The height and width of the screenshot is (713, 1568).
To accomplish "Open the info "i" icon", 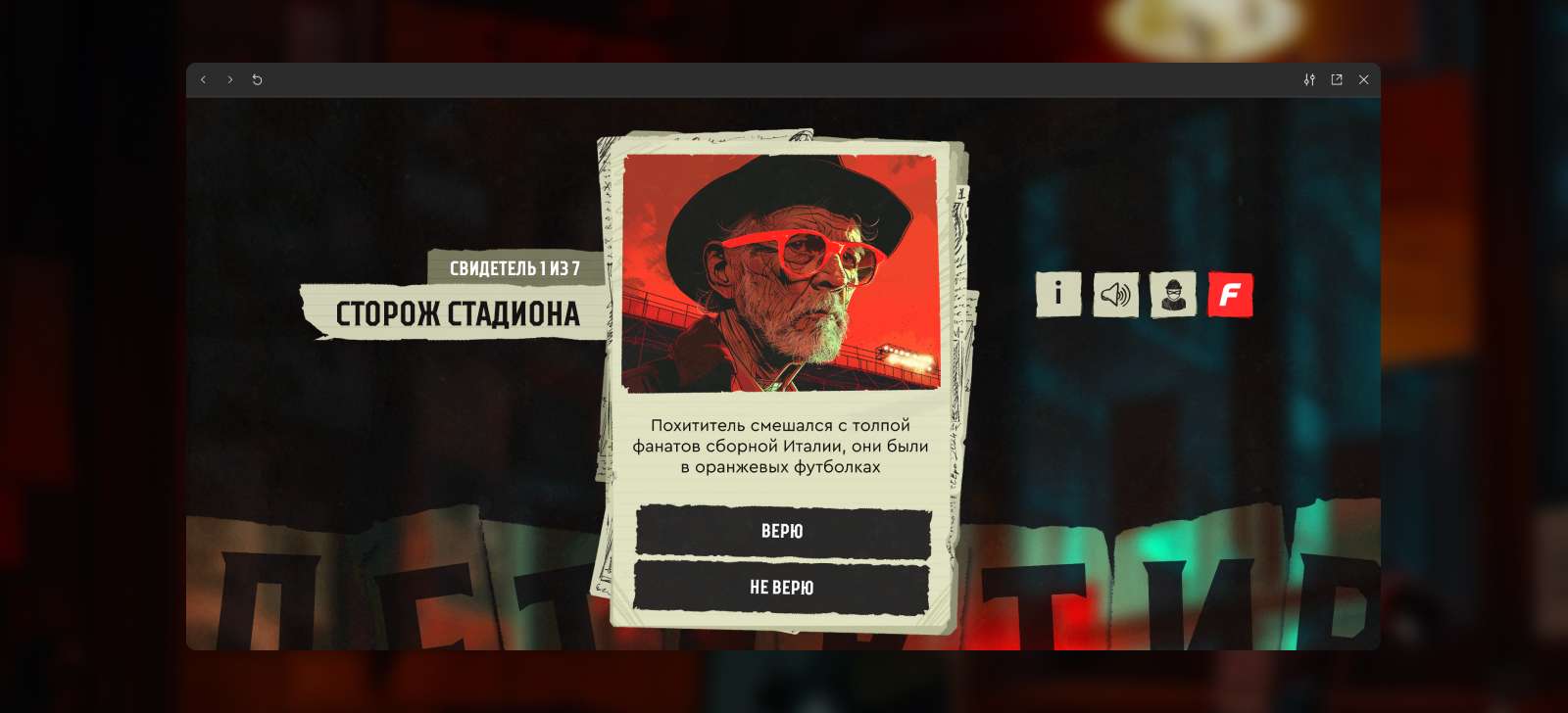I will pyautogui.click(x=1058, y=294).
